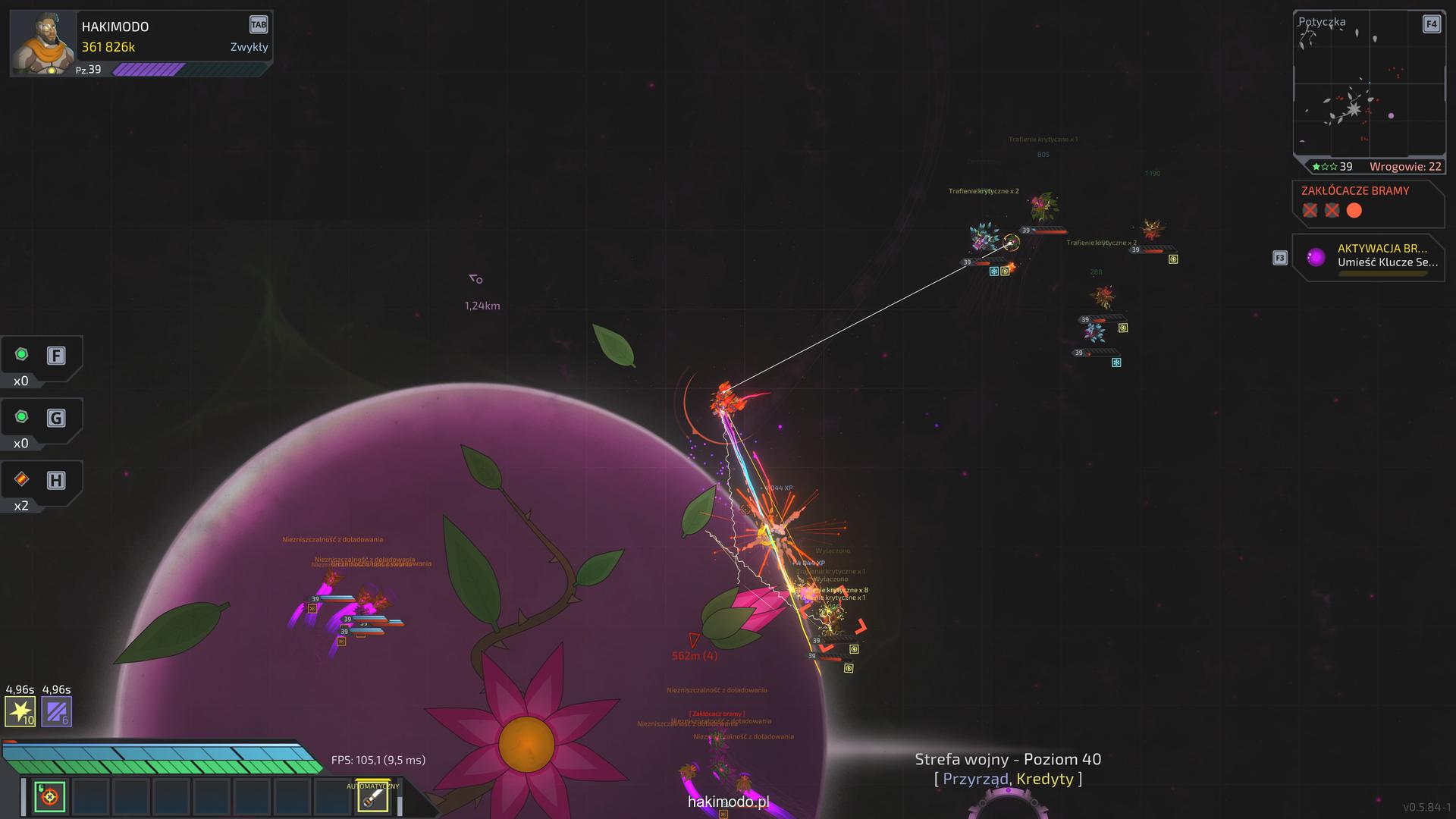Activate the purple striped buff icon

pos(56,711)
